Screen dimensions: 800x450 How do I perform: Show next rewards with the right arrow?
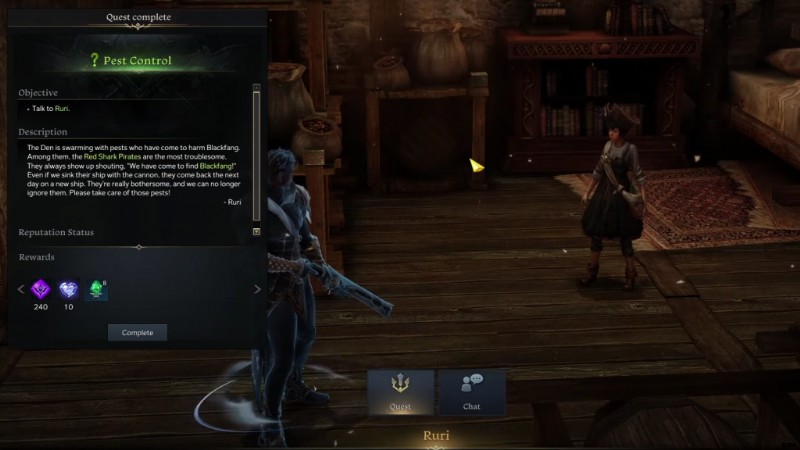[257, 290]
